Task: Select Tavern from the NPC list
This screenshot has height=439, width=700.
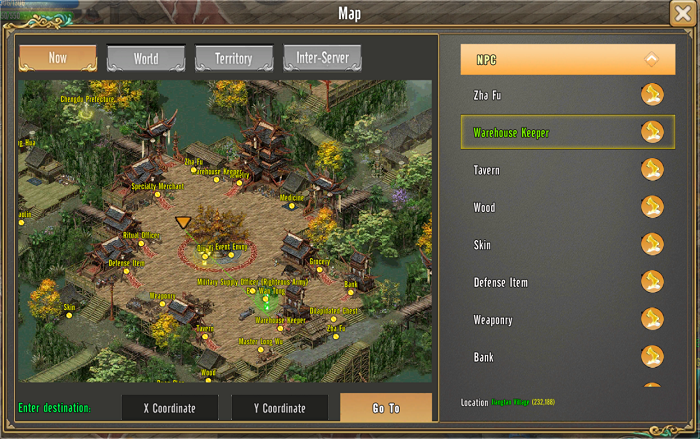Action: pos(567,170)
